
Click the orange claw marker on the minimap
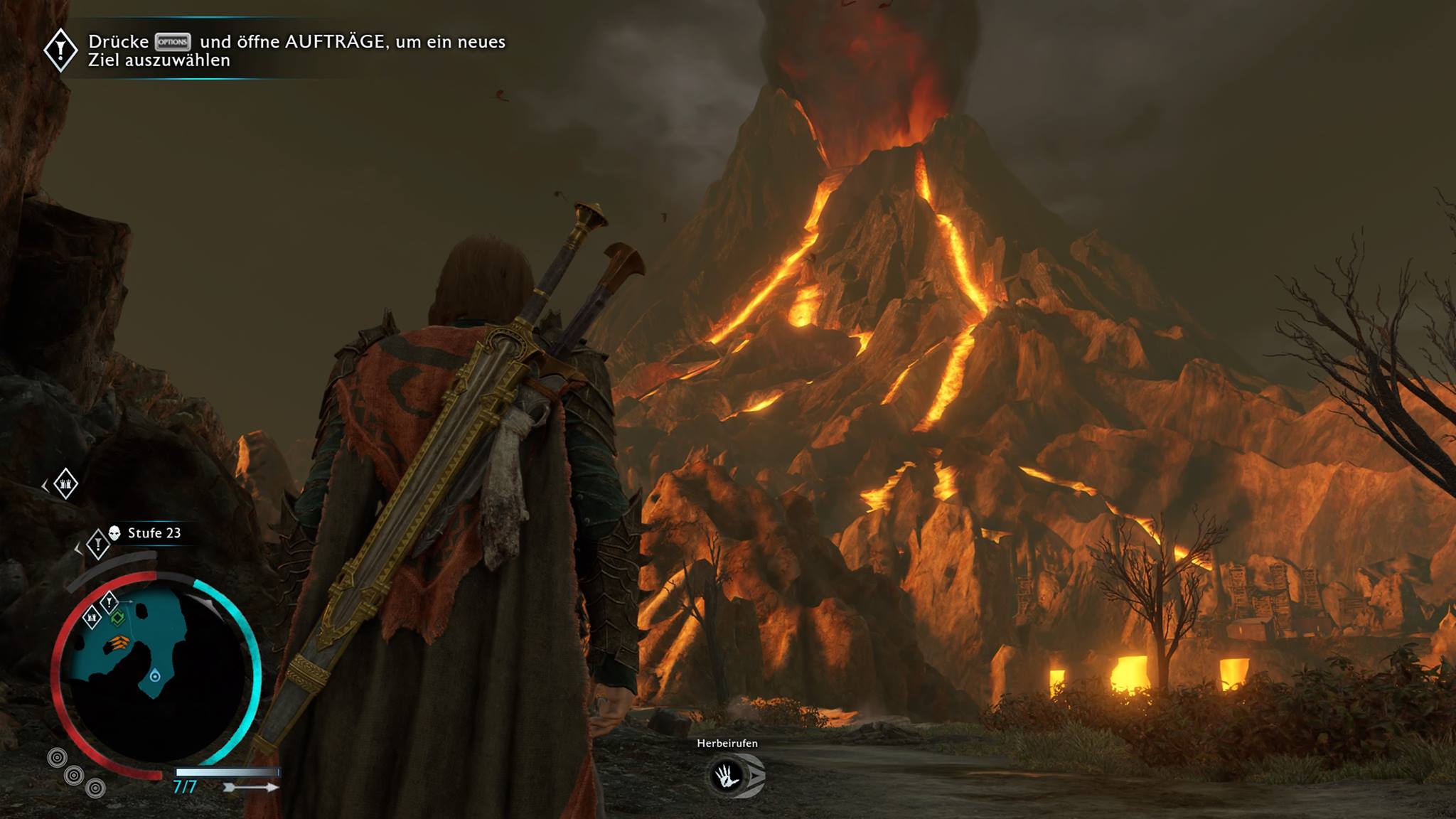118,643
